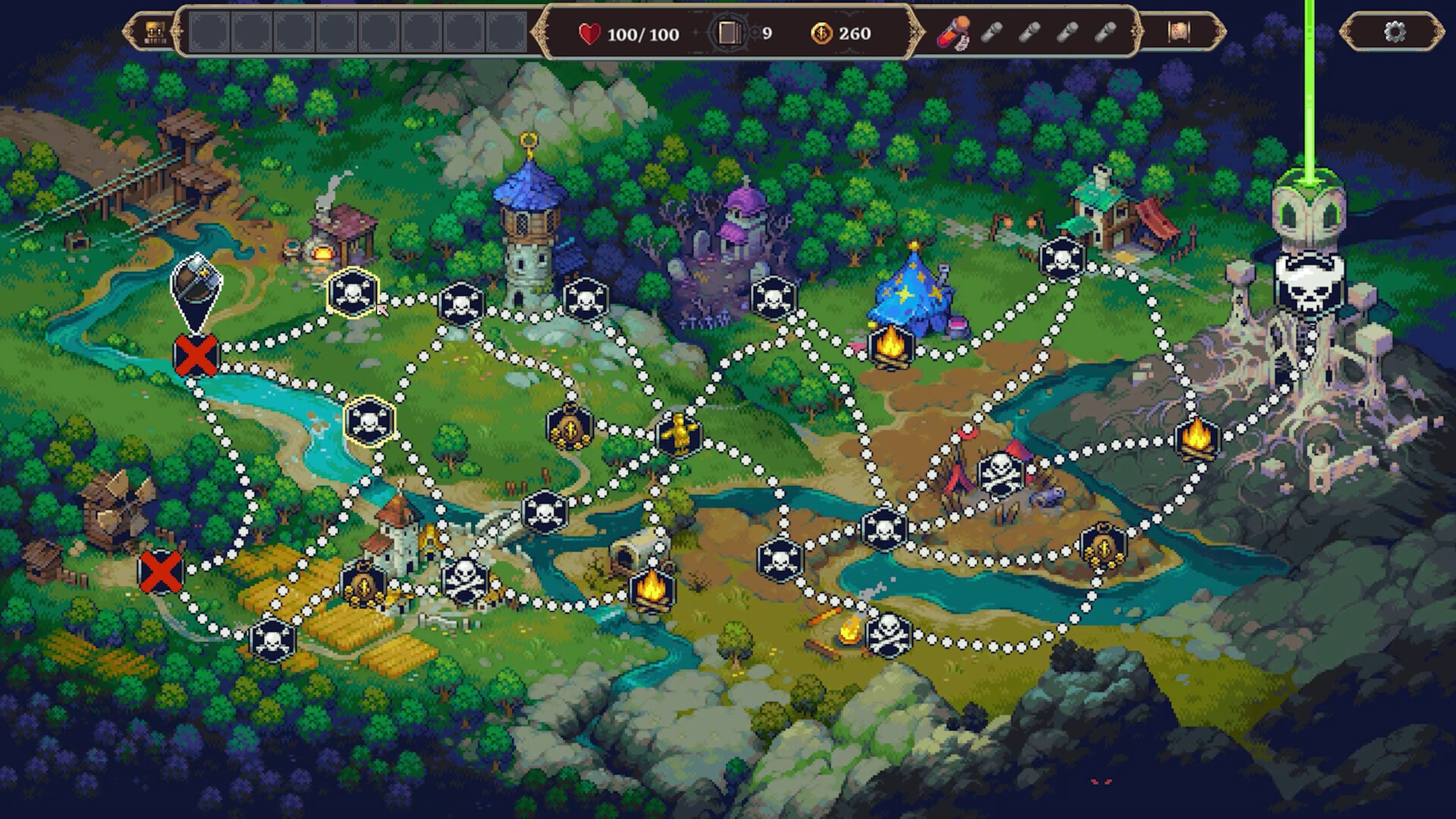The image size is (1456, 819).
Task: Select the campfire node nearest the bone tower
Action: (x=1197, y=438)
